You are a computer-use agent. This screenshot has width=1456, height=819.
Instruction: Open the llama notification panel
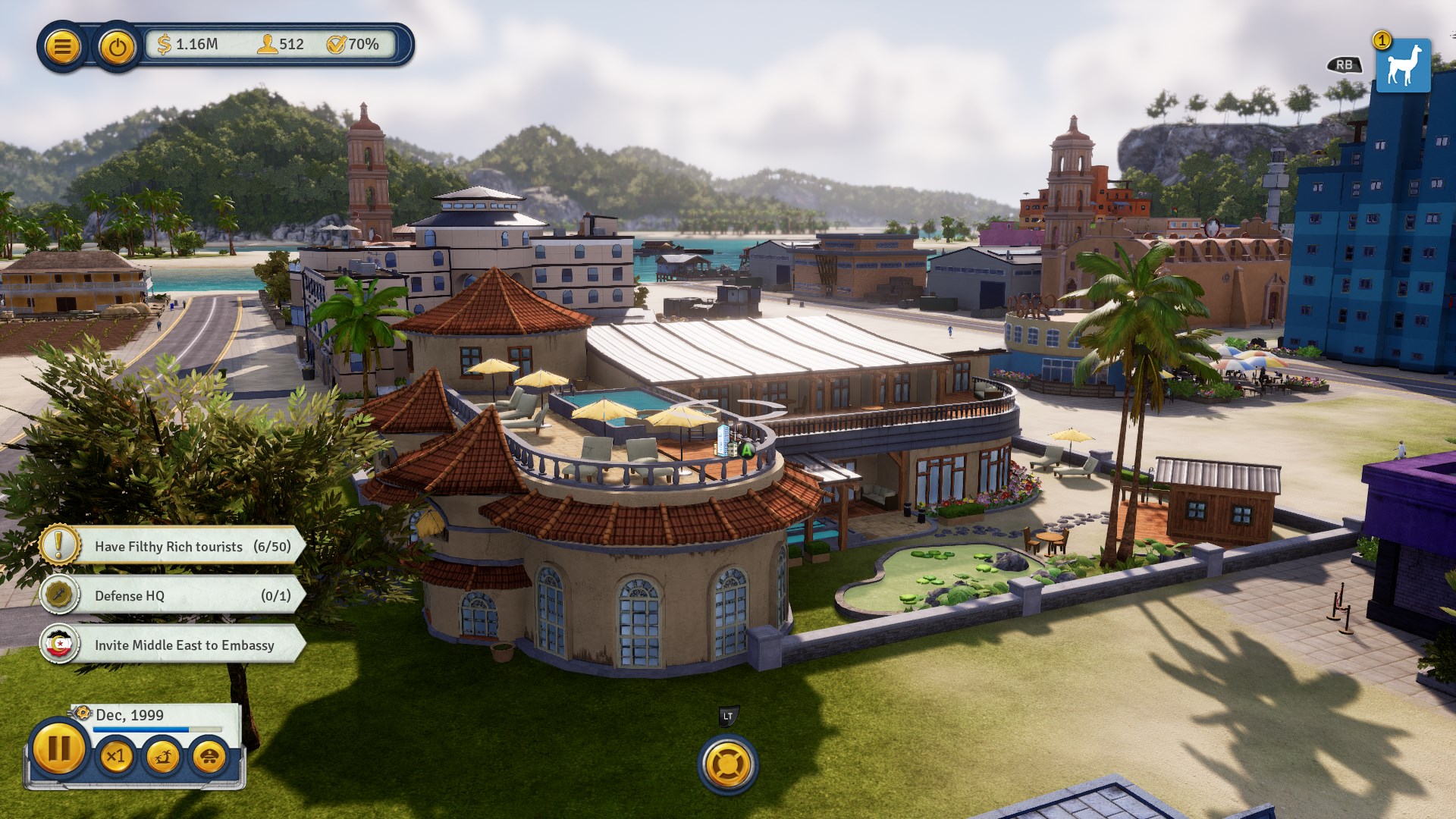pos(1402,66)
